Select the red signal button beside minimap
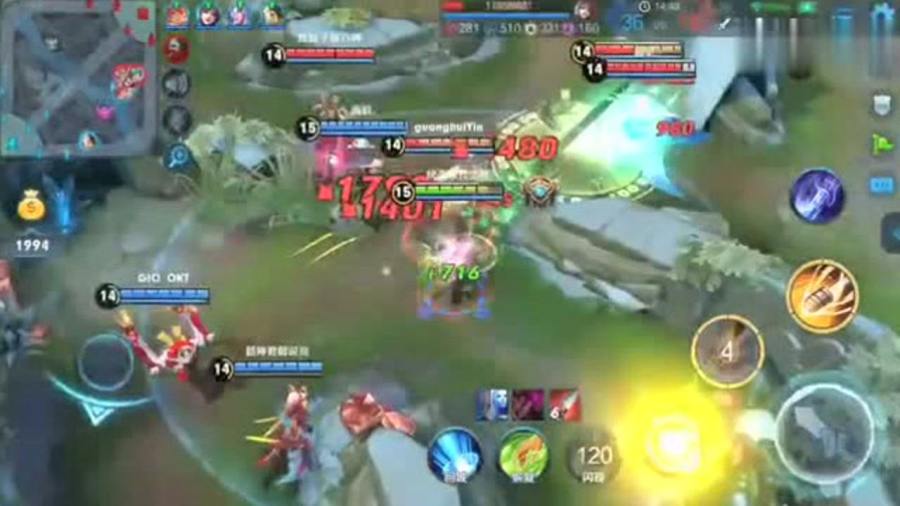Screen dimensions: 900x506 [177, 49]
